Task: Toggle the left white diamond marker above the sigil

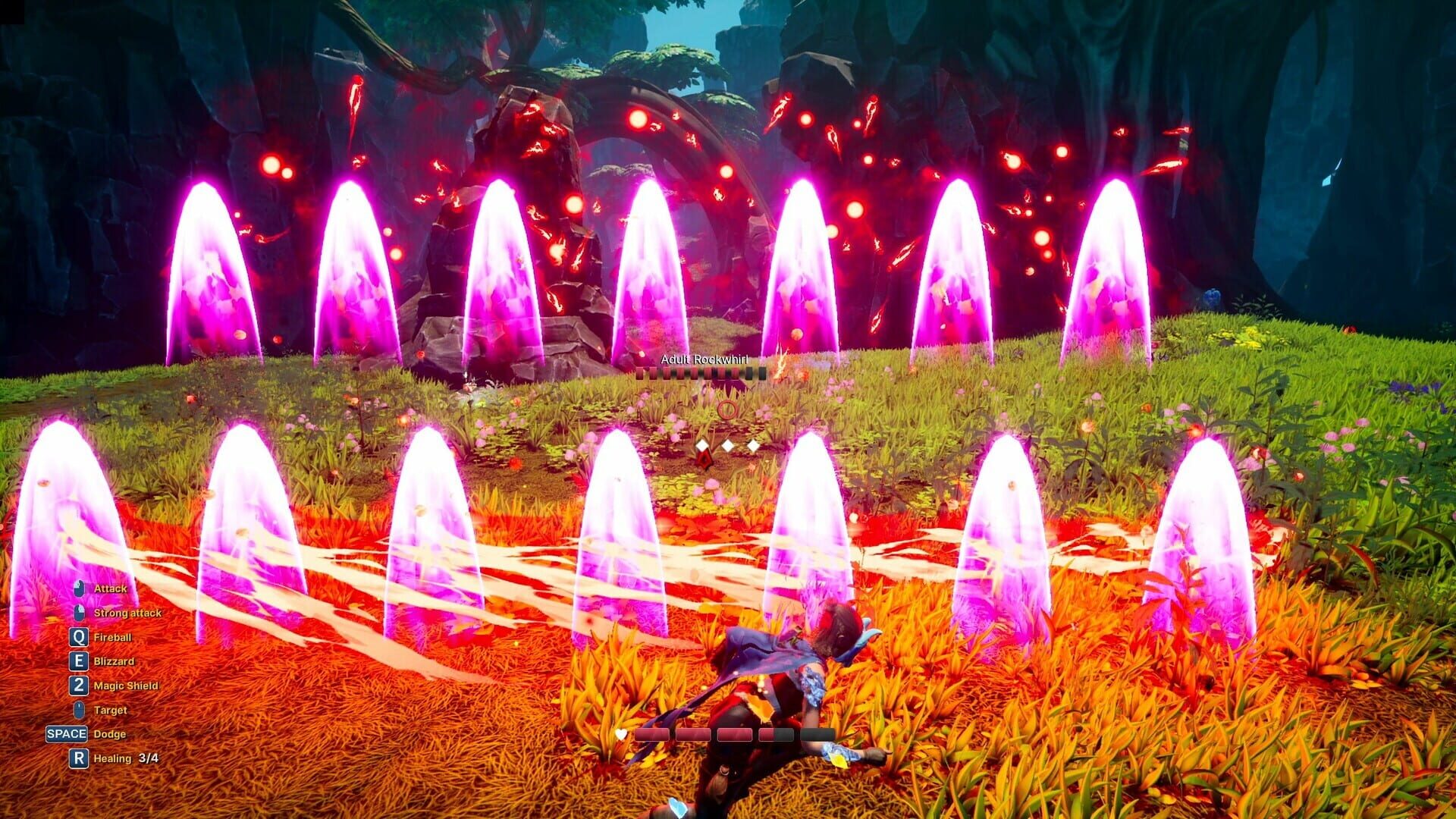Action: point(702,446)
